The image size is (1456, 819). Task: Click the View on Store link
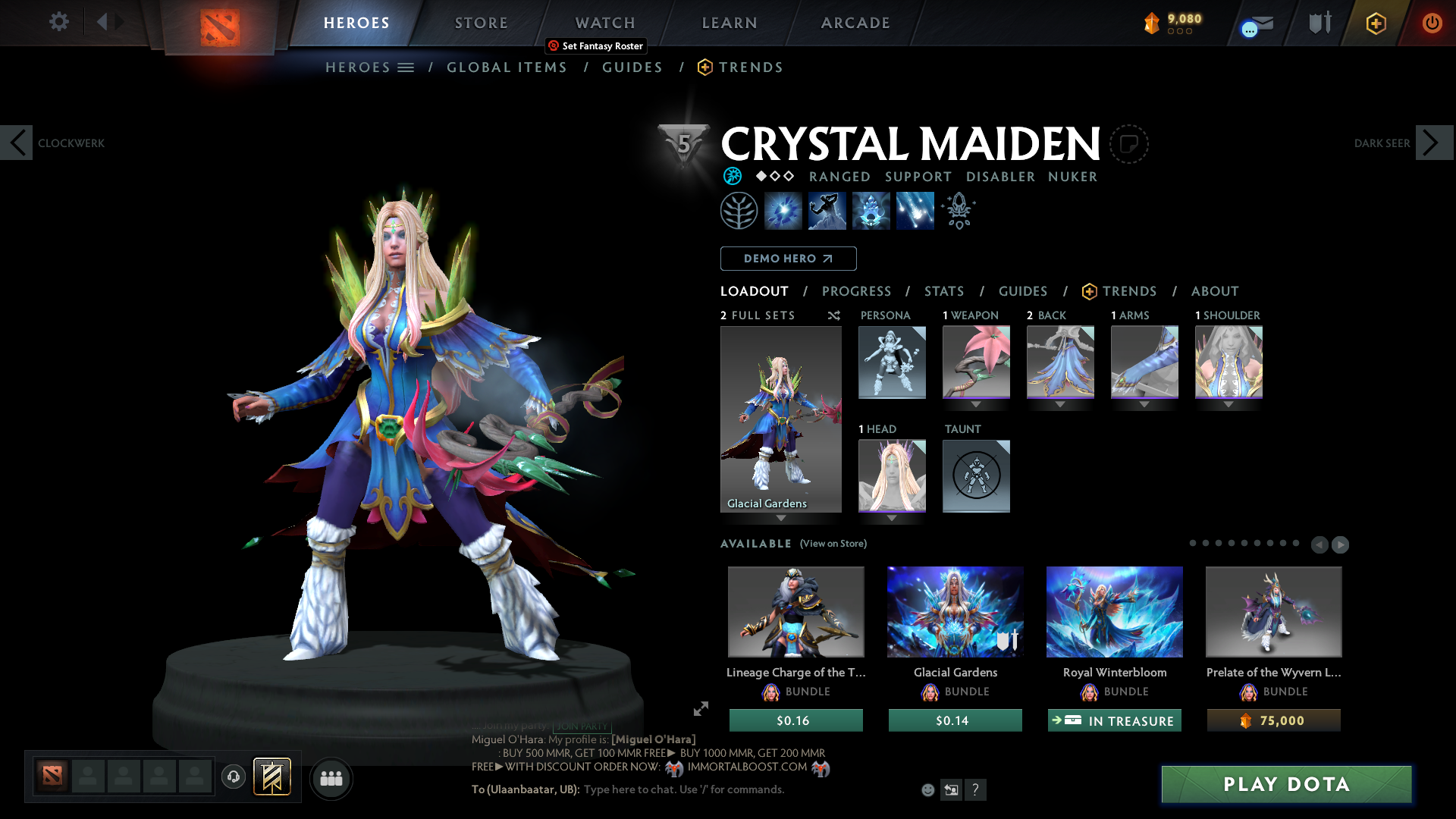tap(833, 544)
